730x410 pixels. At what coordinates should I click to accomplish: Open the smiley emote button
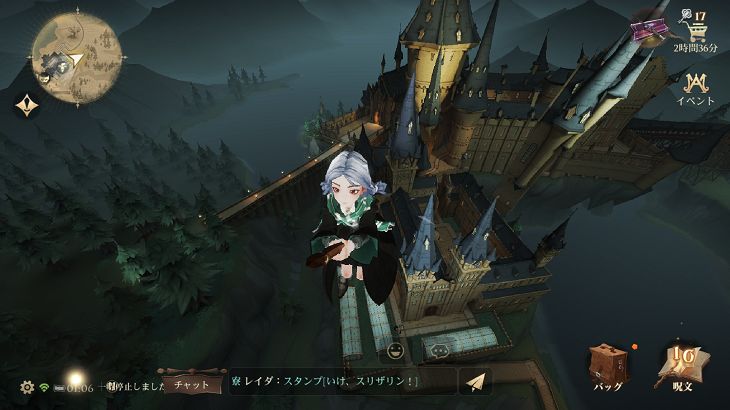pos(396,351)
